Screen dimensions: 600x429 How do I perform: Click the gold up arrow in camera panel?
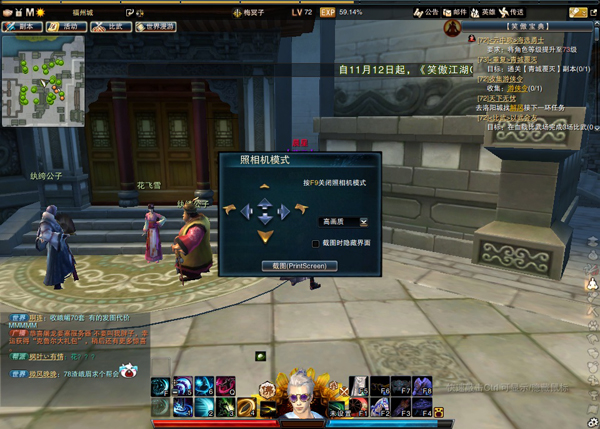[264, 186]
